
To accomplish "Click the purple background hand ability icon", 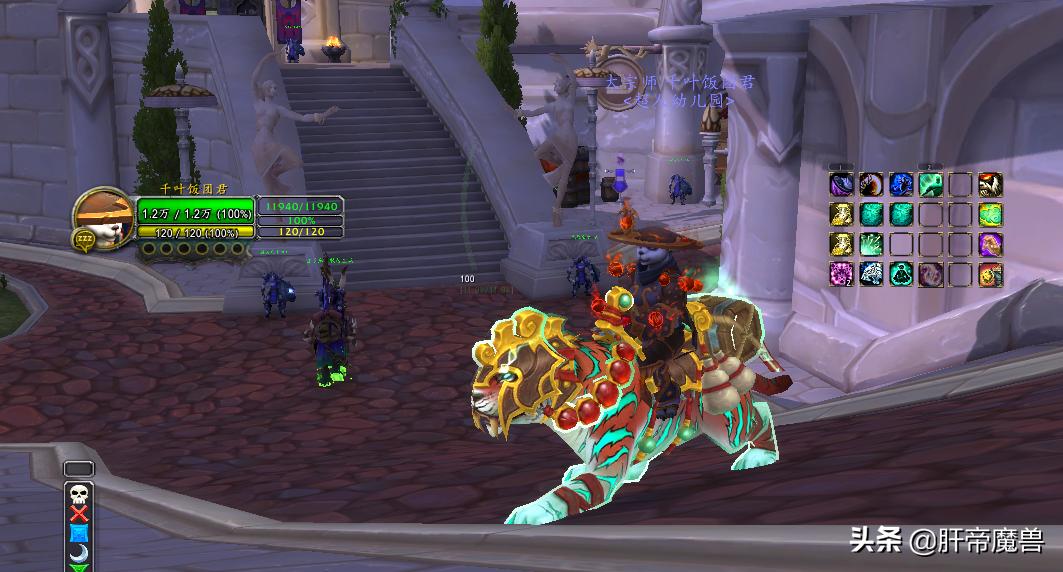I will [990, 244].
